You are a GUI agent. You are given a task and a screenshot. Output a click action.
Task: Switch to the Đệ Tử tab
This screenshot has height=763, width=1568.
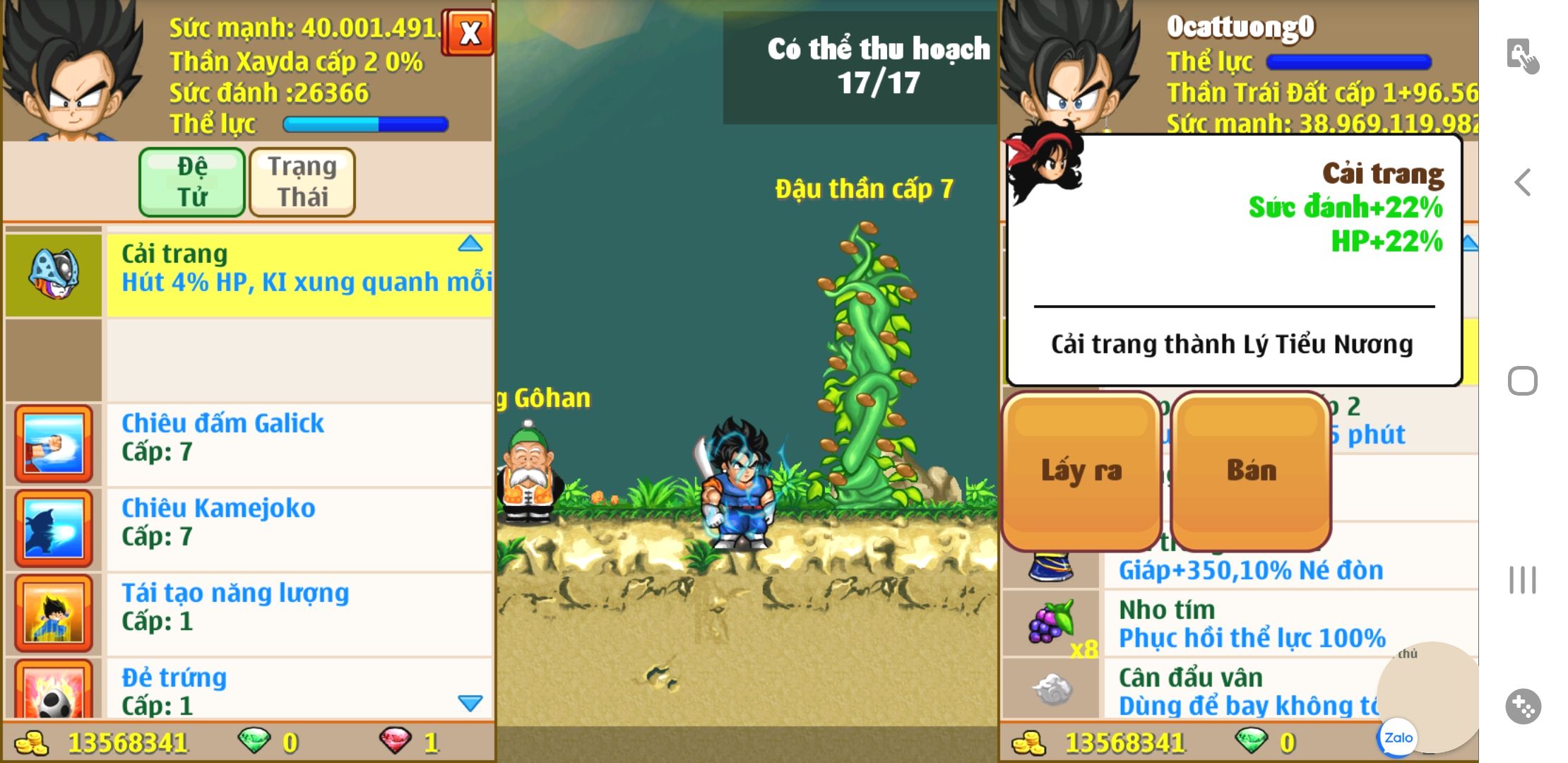(x=192, y=182)
